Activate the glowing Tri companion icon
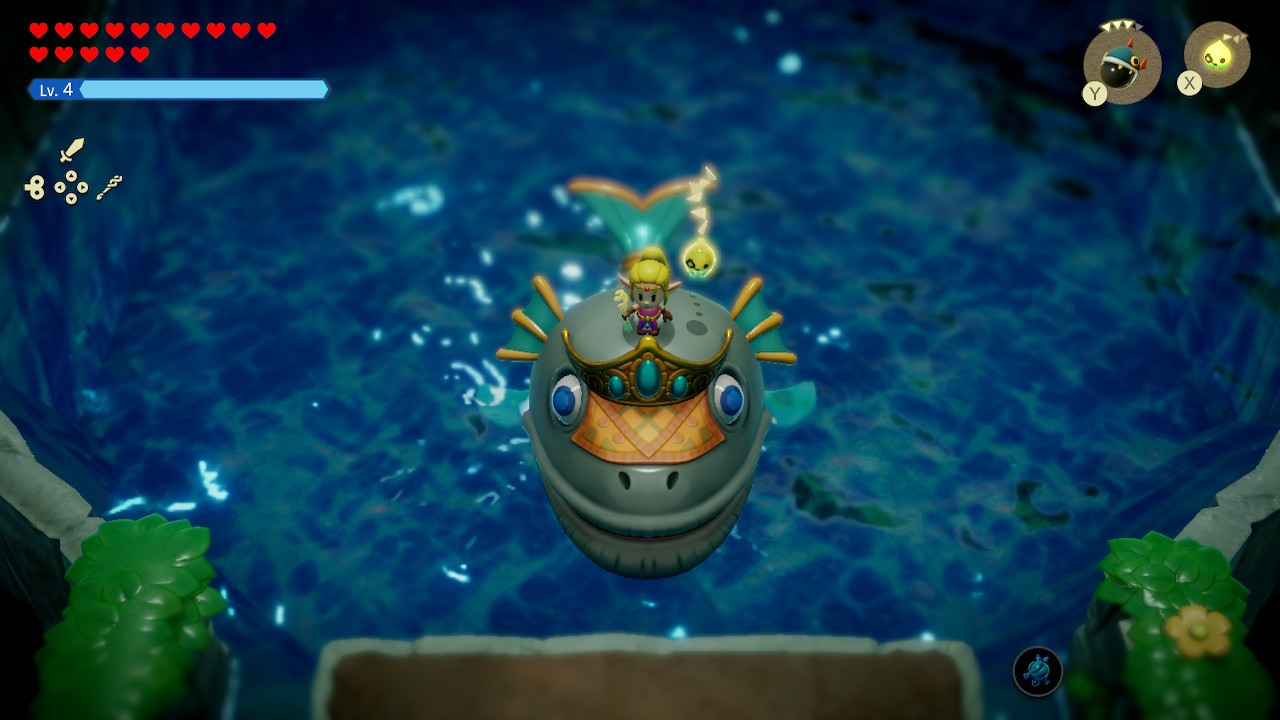Image resolution: width=1280 pixels, height=720 pixels. (x=1217, y=54)
